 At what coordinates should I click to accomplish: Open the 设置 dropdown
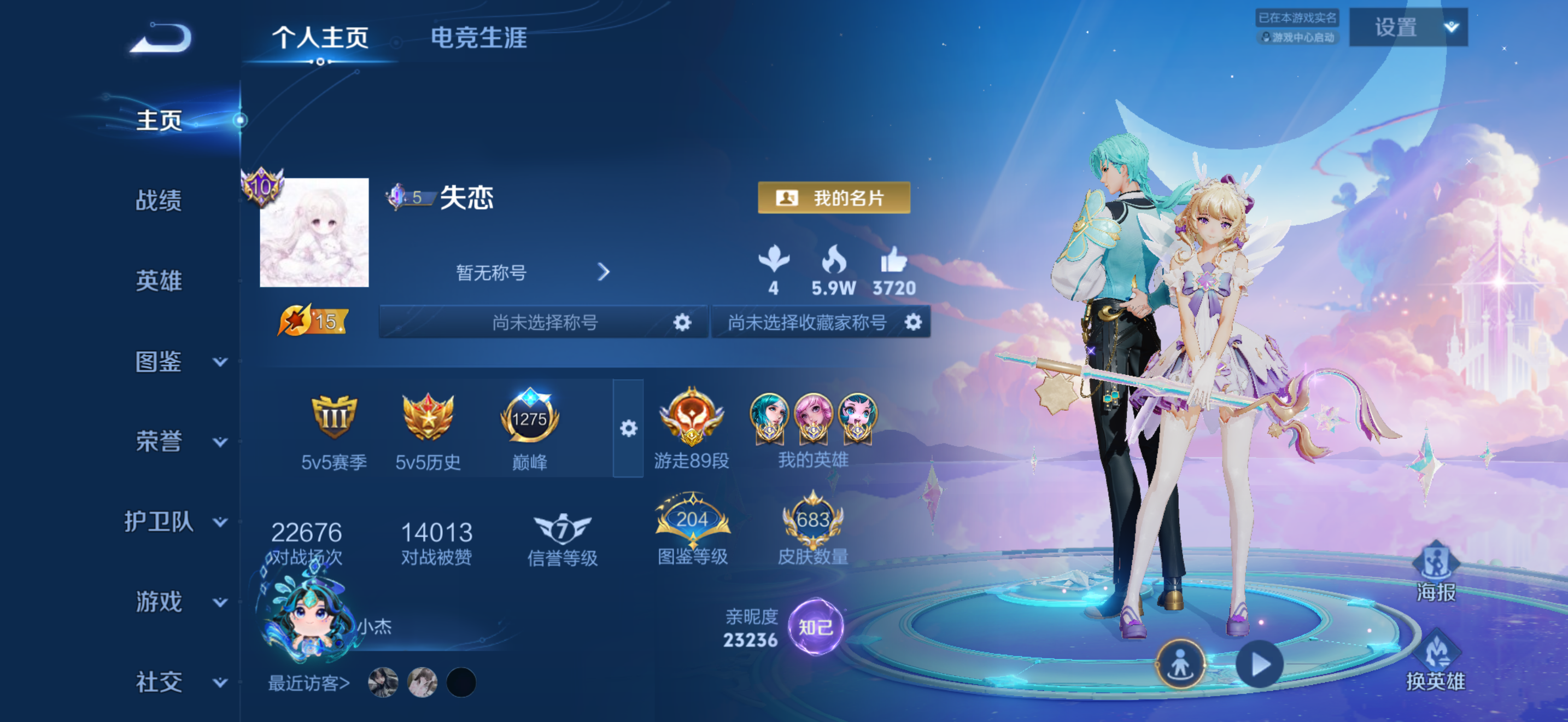[1407, 27]
